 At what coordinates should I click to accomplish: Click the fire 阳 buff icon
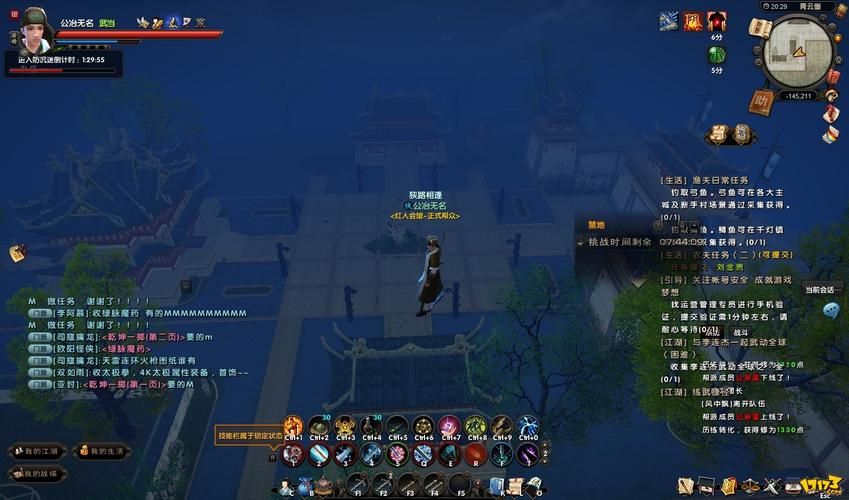(693, 21)
